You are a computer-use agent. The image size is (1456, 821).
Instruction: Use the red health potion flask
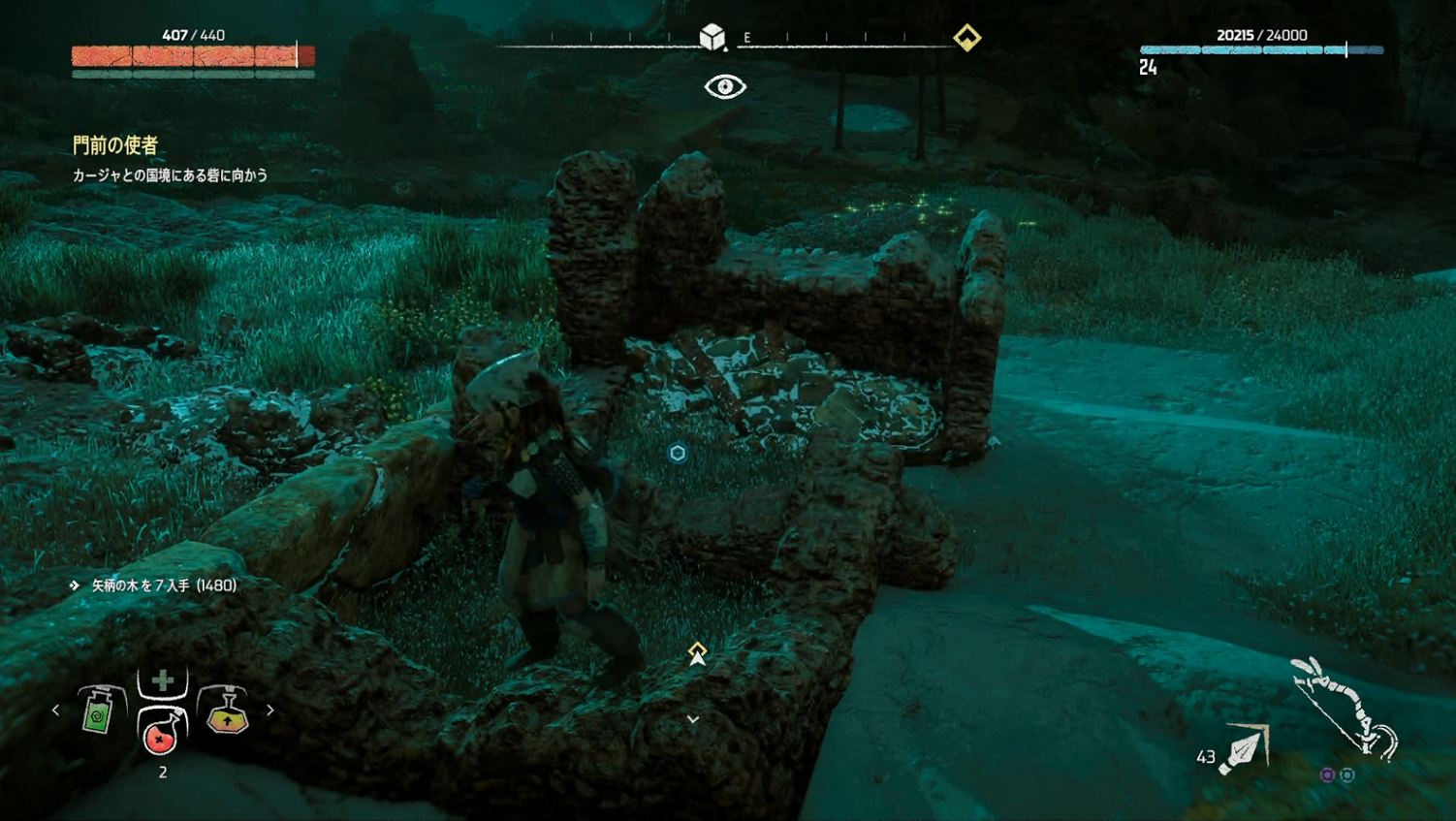[161, 732]
